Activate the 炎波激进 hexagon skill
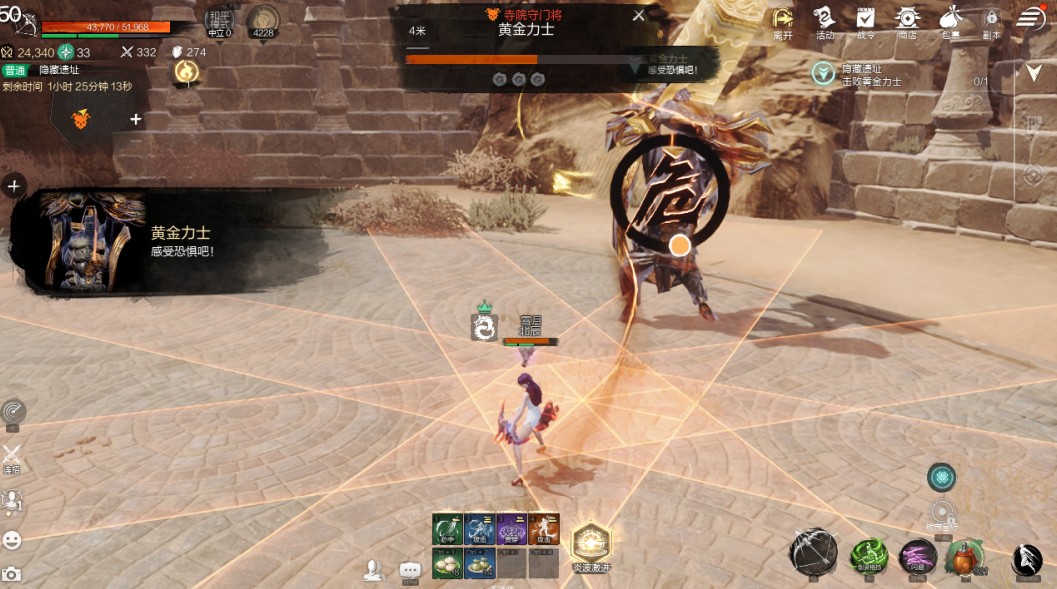Viewport: 1057px width, 589px height. click(x=591, y=543)
